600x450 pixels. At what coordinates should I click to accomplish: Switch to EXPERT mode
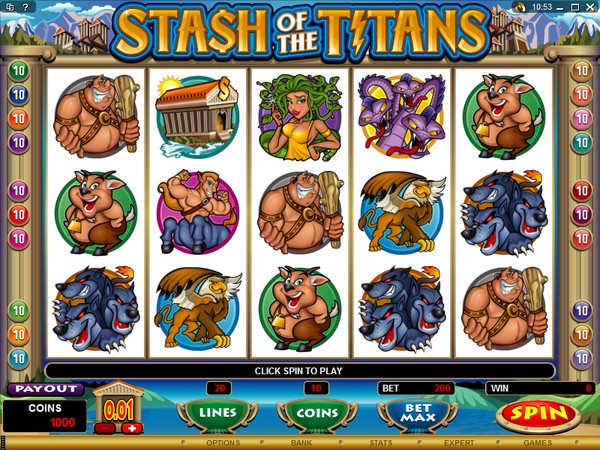[459, 442]
